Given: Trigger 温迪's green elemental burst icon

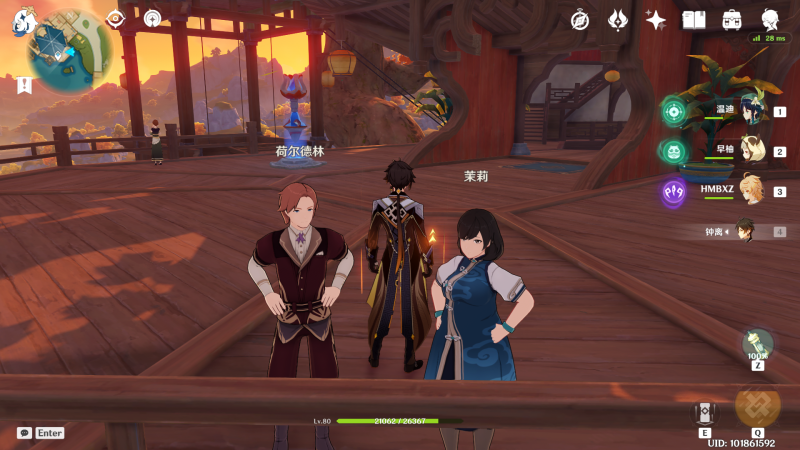Looking at the screenshot, I should tap(673, 111).
